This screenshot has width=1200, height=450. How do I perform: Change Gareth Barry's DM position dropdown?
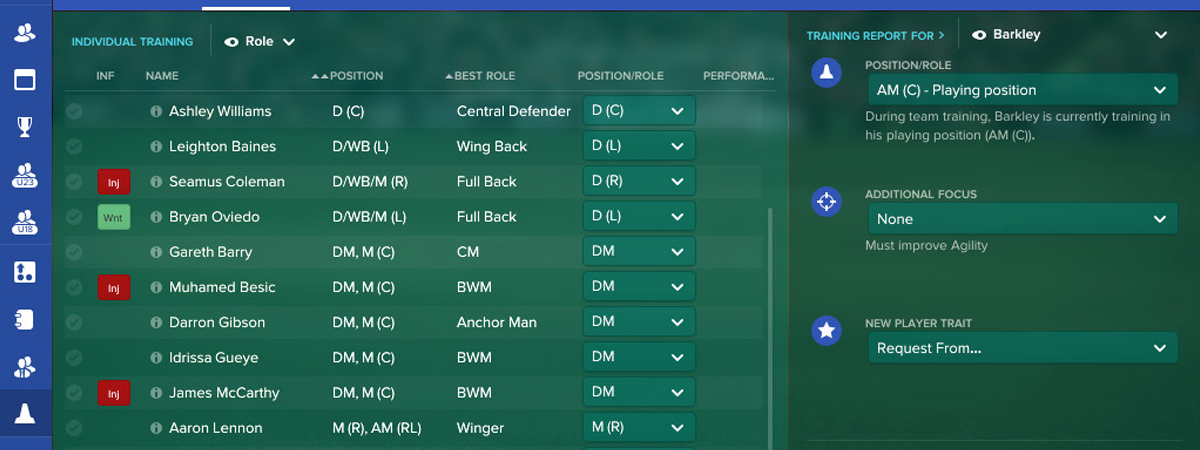(638, 252)
